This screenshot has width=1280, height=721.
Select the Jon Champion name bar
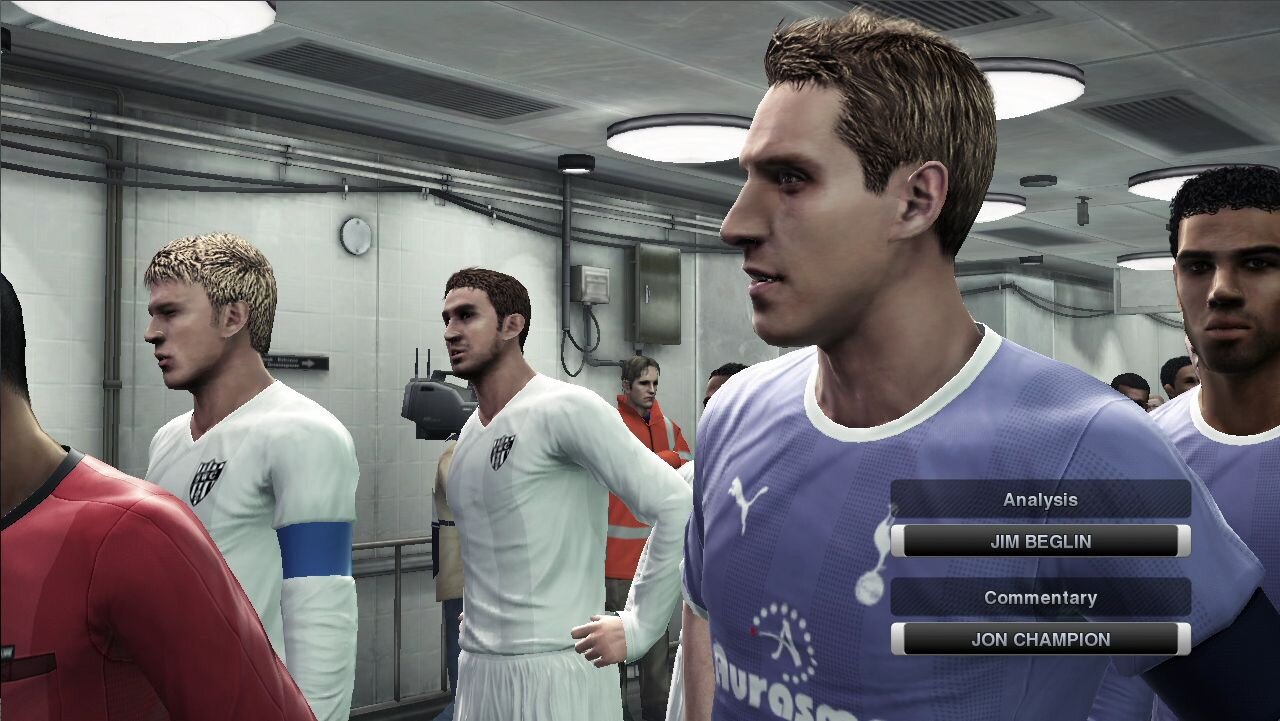pyautogui.click(x=1040, y=639)
